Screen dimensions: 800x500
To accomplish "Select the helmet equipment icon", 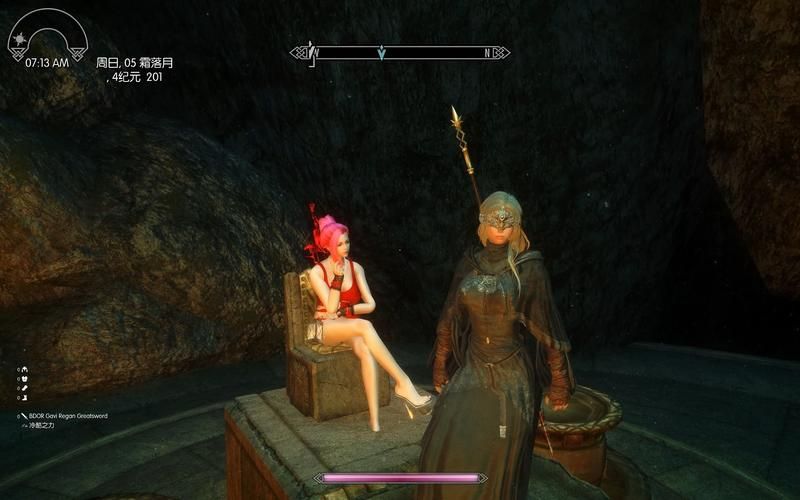I will pyautogui.click(x=25, y=369).
